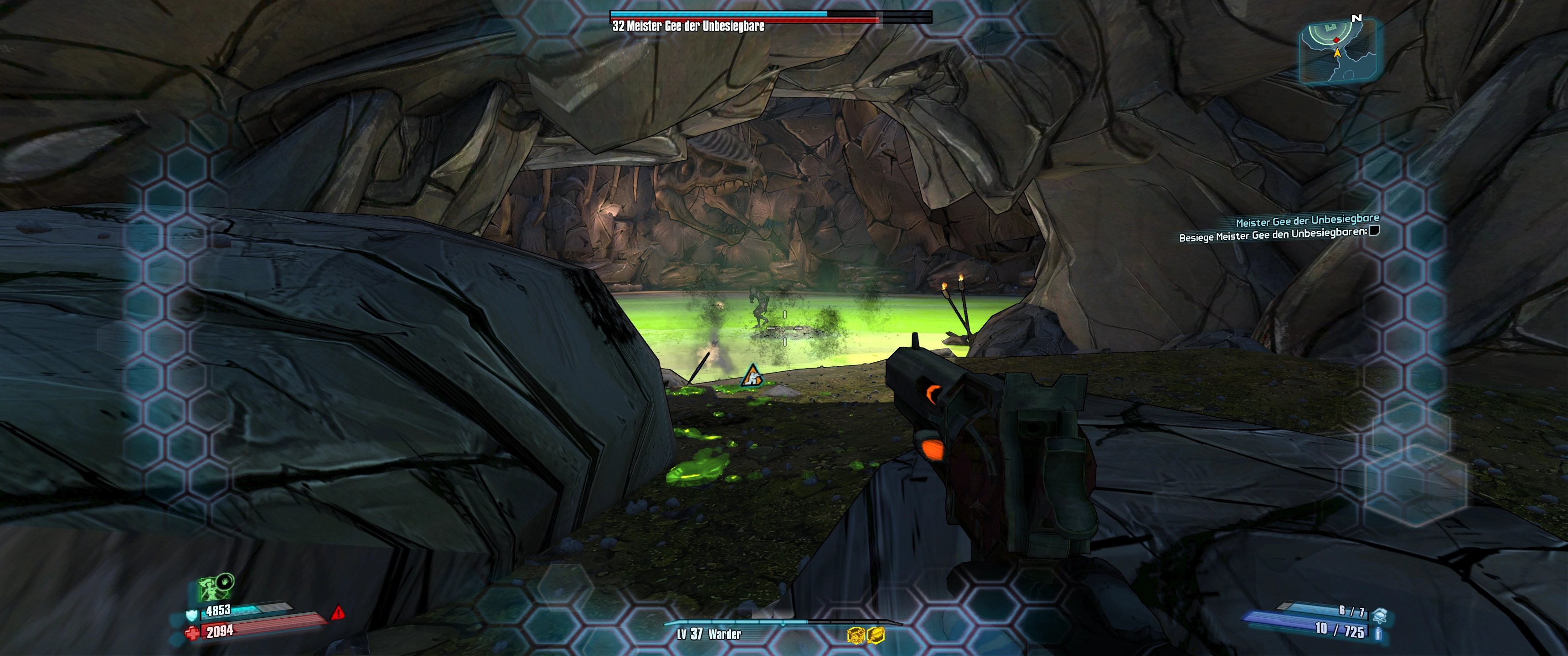Viewport: 1568px width, 656px height.
Task: Select the Meister Gee quest tracker
Action: pos(1307,220)
